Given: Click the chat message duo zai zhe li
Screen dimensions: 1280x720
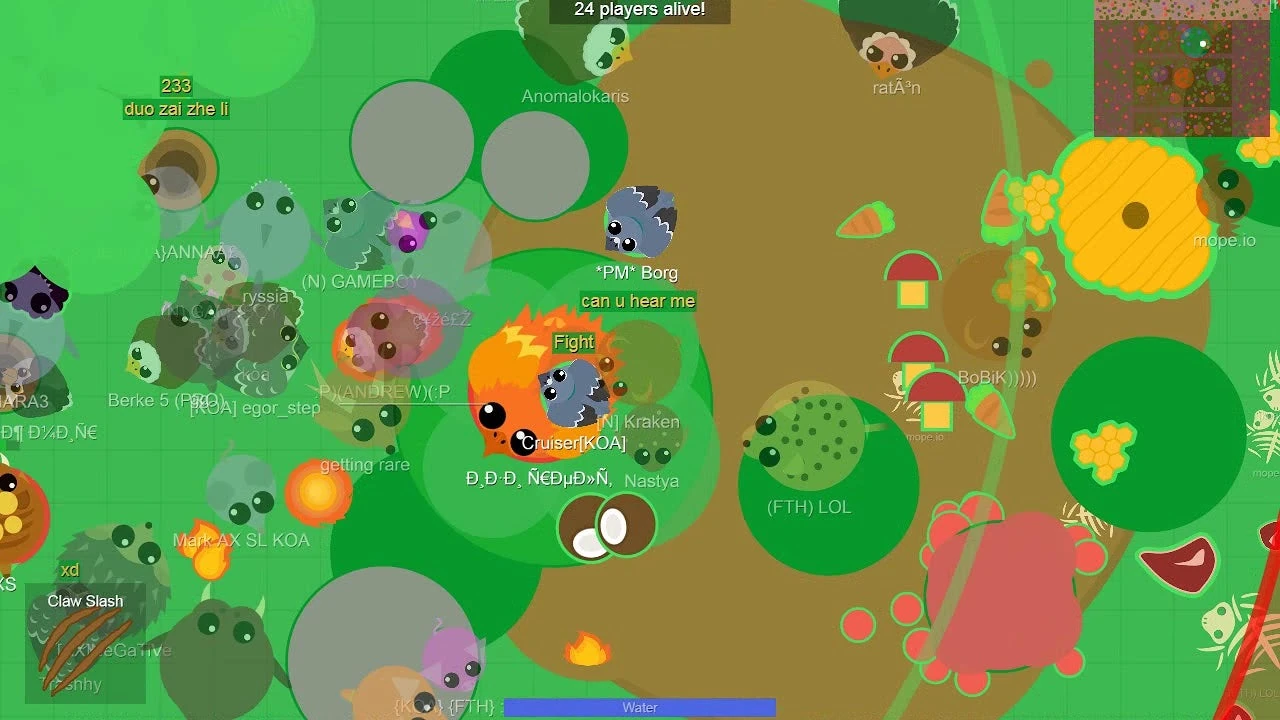Looking at the screenshot, I should point(174,109).
